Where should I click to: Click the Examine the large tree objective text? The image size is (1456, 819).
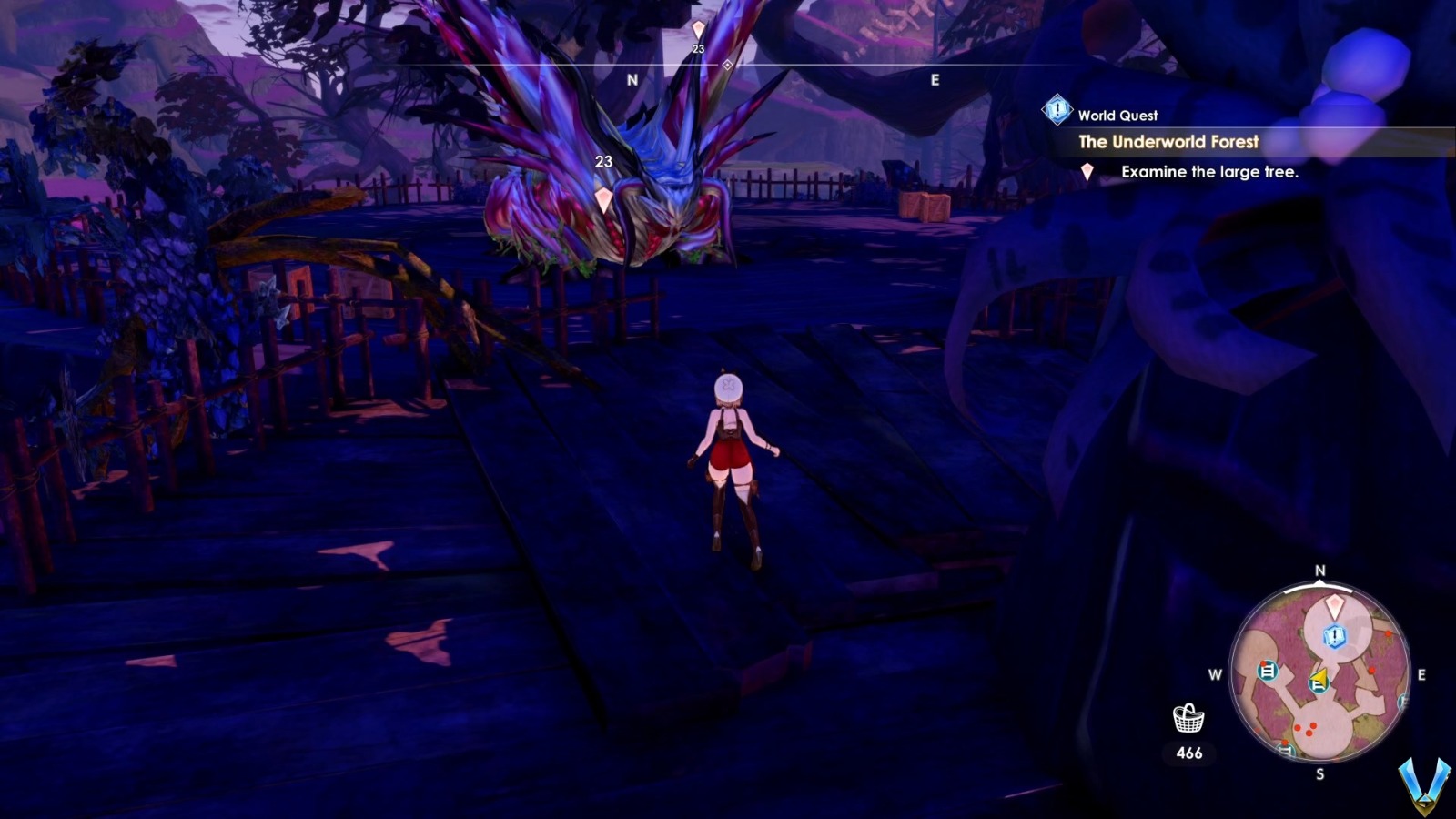click(x=1211, y=169)
